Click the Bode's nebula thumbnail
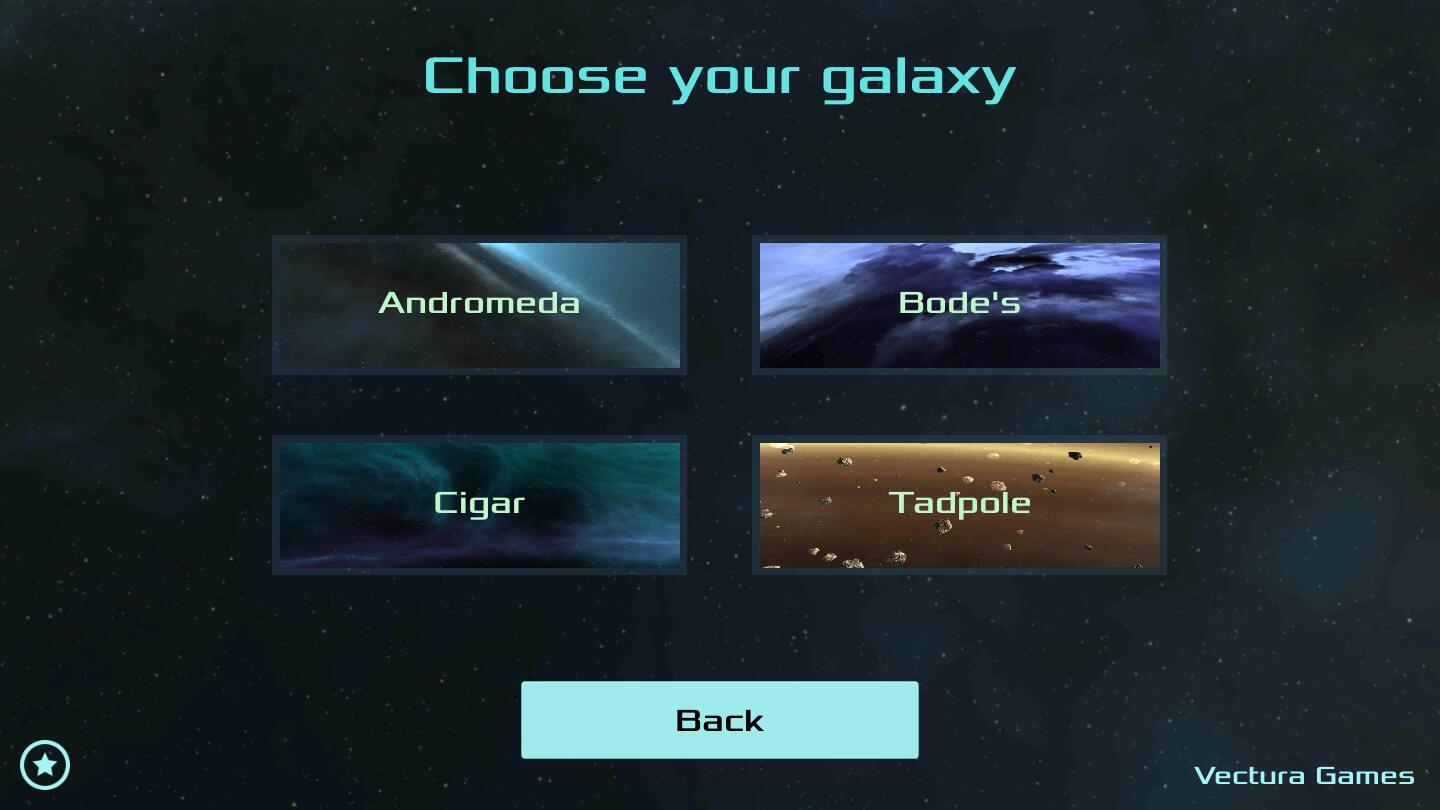The height and width of the screenshot is (810, 1440). [x=960, y=304]
